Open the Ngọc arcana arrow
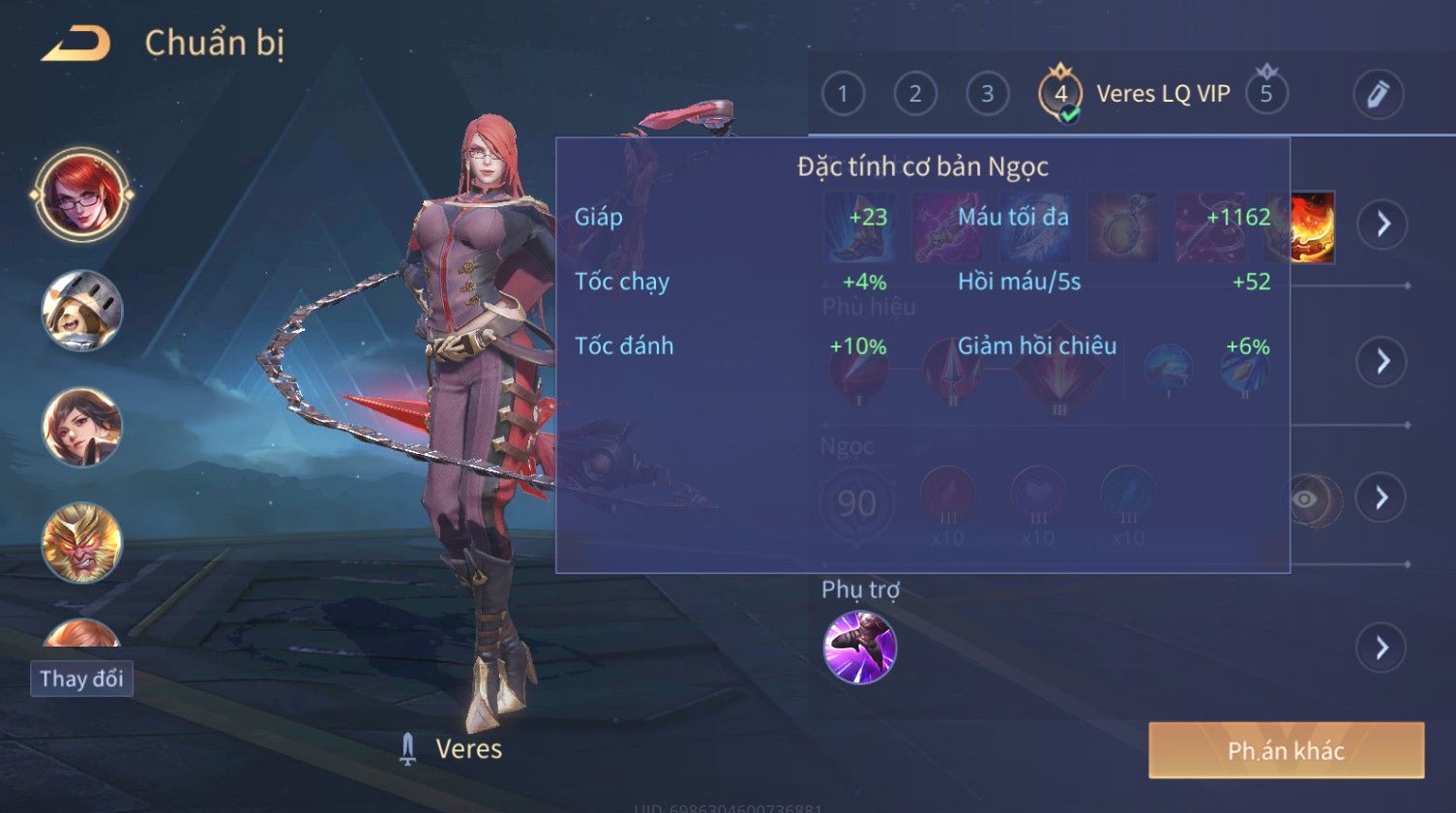Viewport: 1456px width, 813px height. coord(1382,497)
